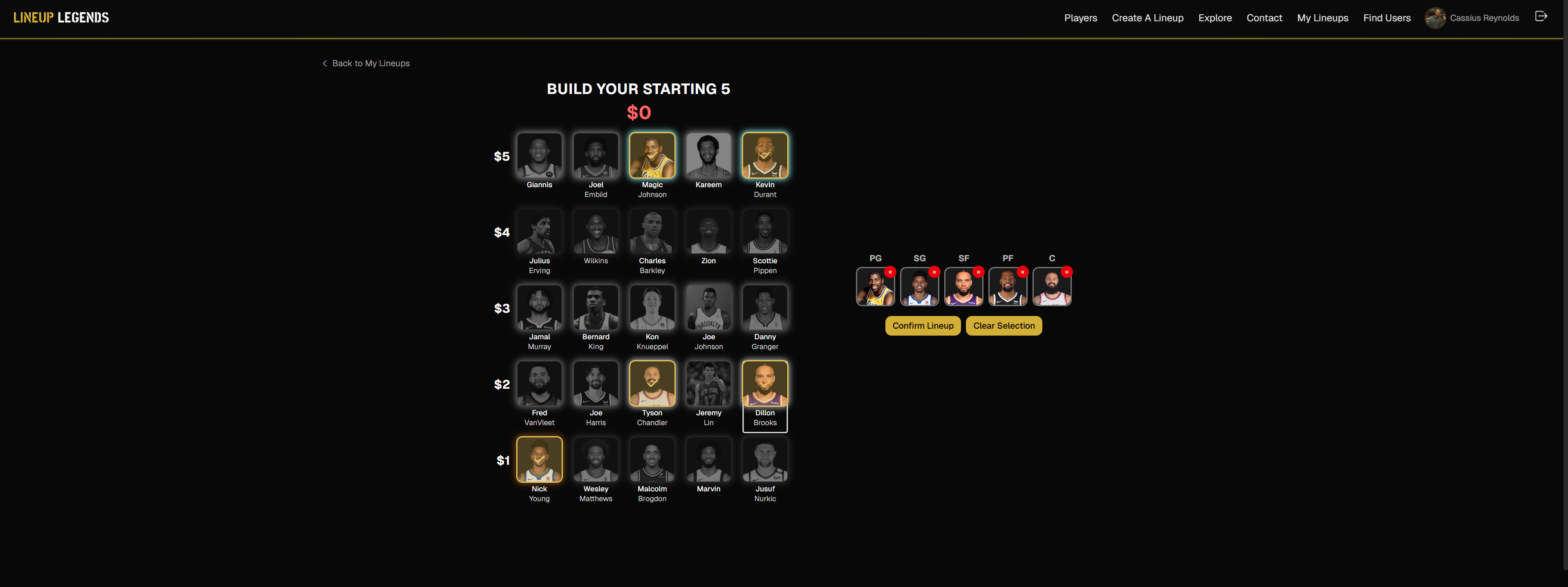Click the Clear Selection button
This screenshot has width=1568, height=587.
1003,326
